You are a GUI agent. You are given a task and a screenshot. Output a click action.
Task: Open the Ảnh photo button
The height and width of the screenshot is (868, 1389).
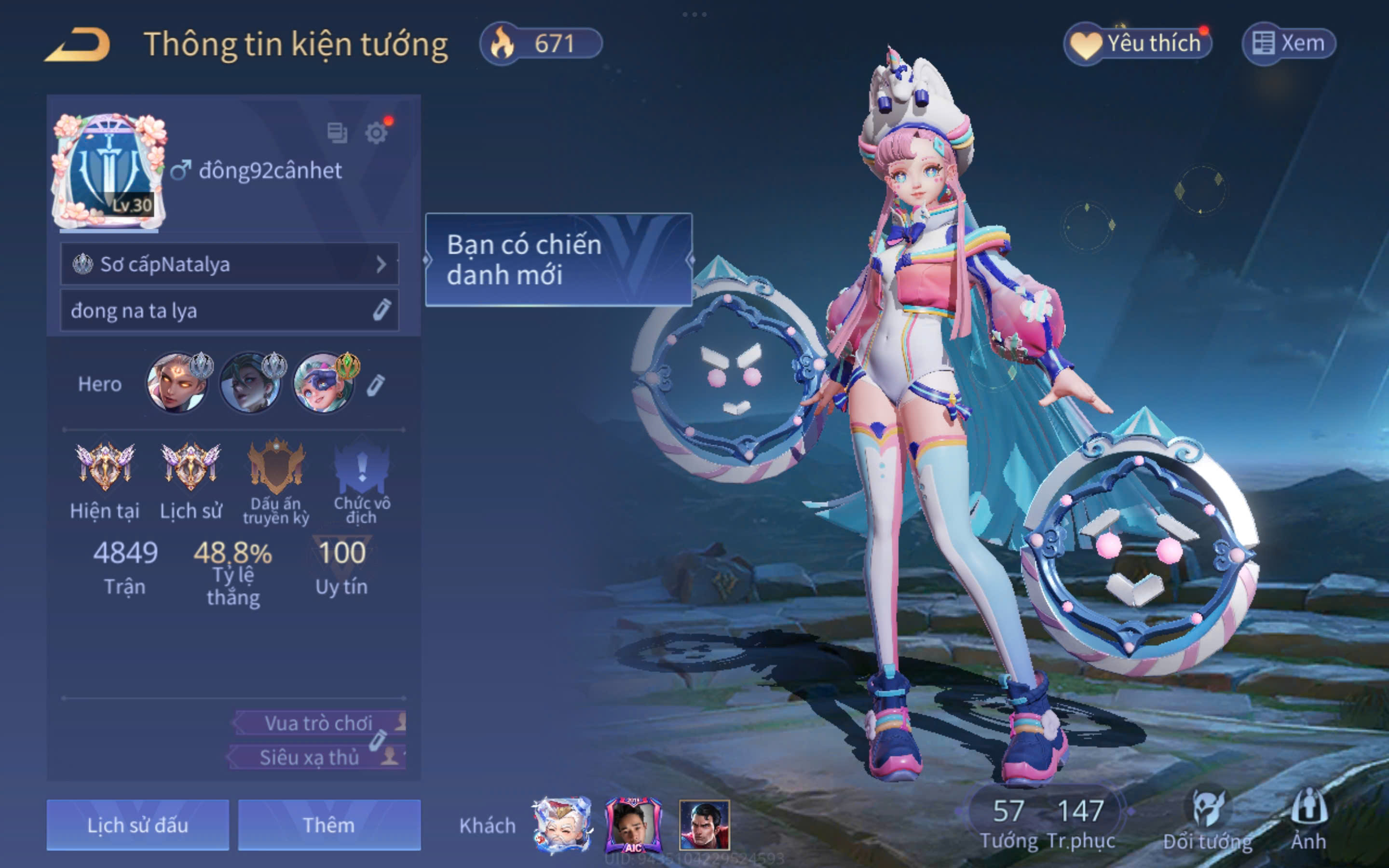(x=1308, y=821)
